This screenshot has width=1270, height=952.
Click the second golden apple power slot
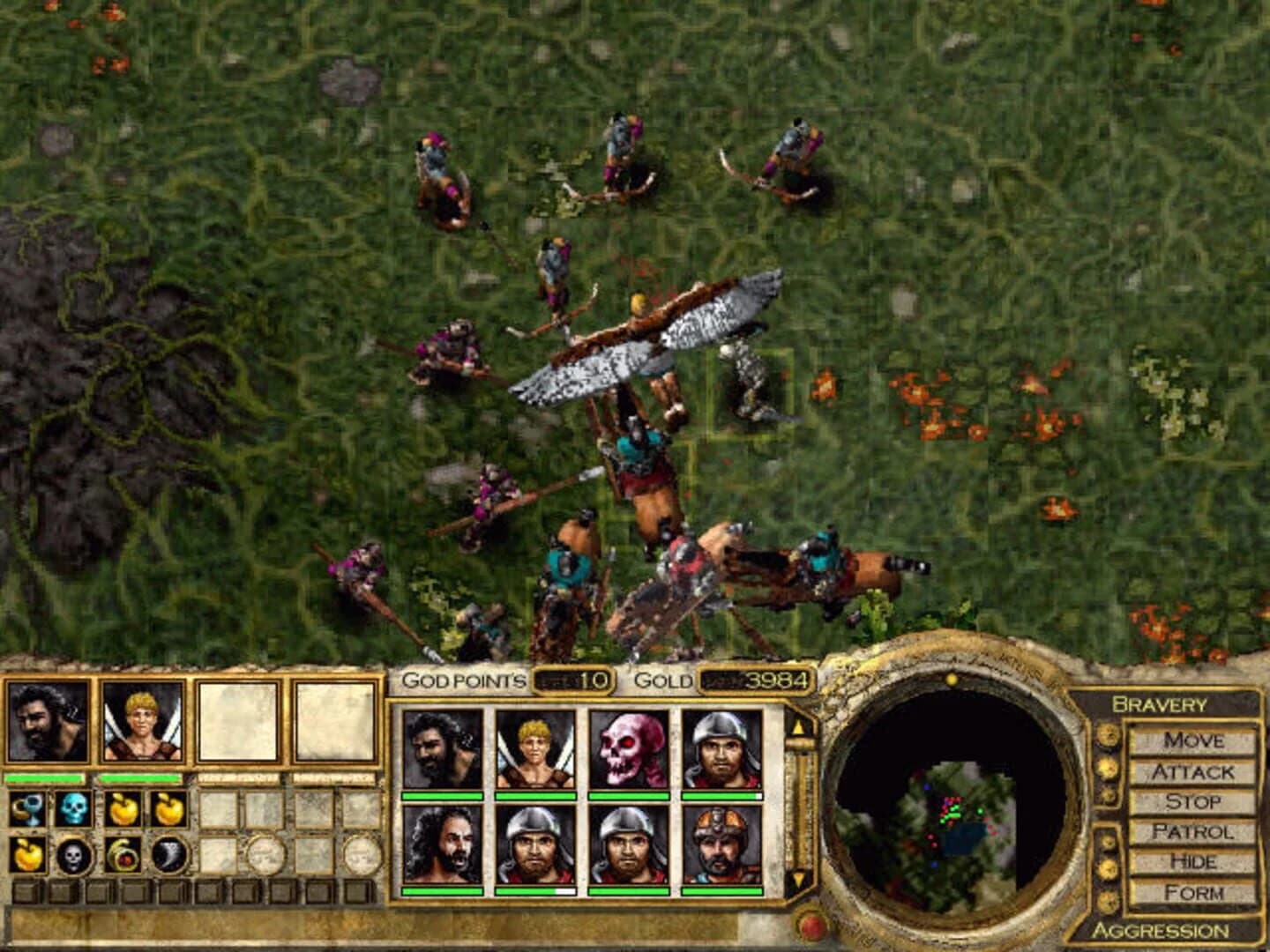pos(169,809)
